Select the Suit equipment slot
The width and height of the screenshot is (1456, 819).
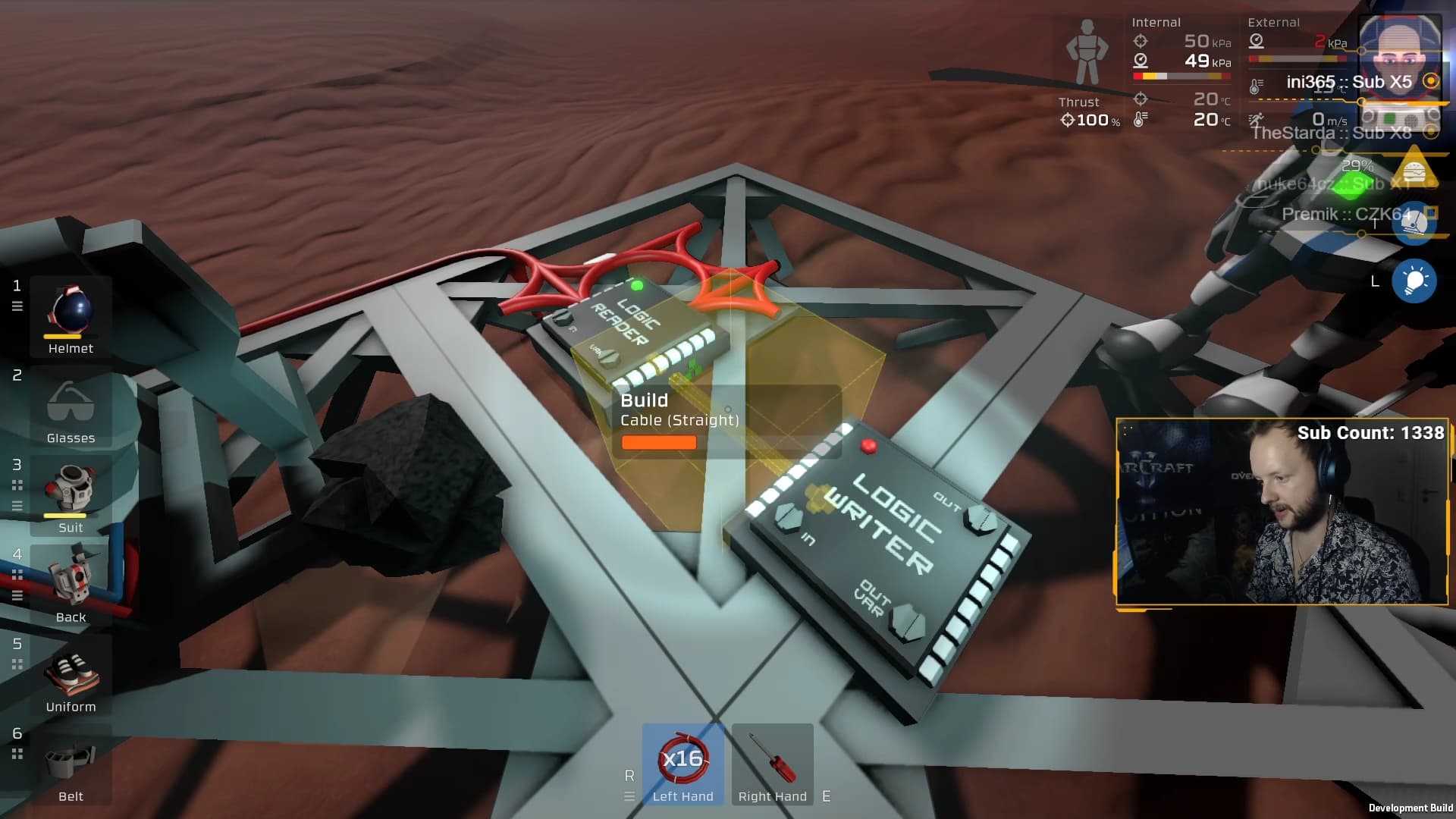(71, 495)
